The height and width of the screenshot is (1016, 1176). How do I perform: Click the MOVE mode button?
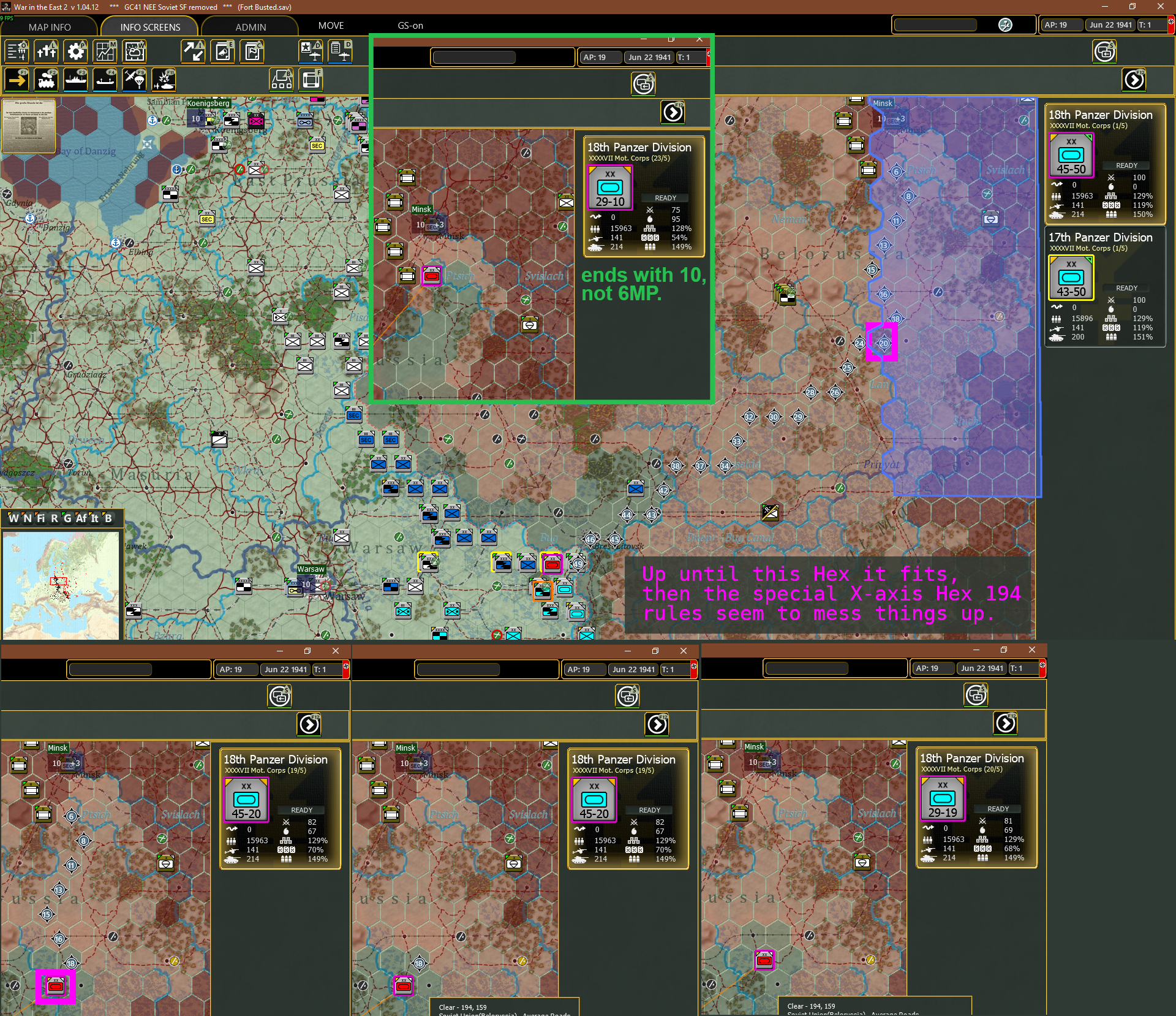point(331,25)
